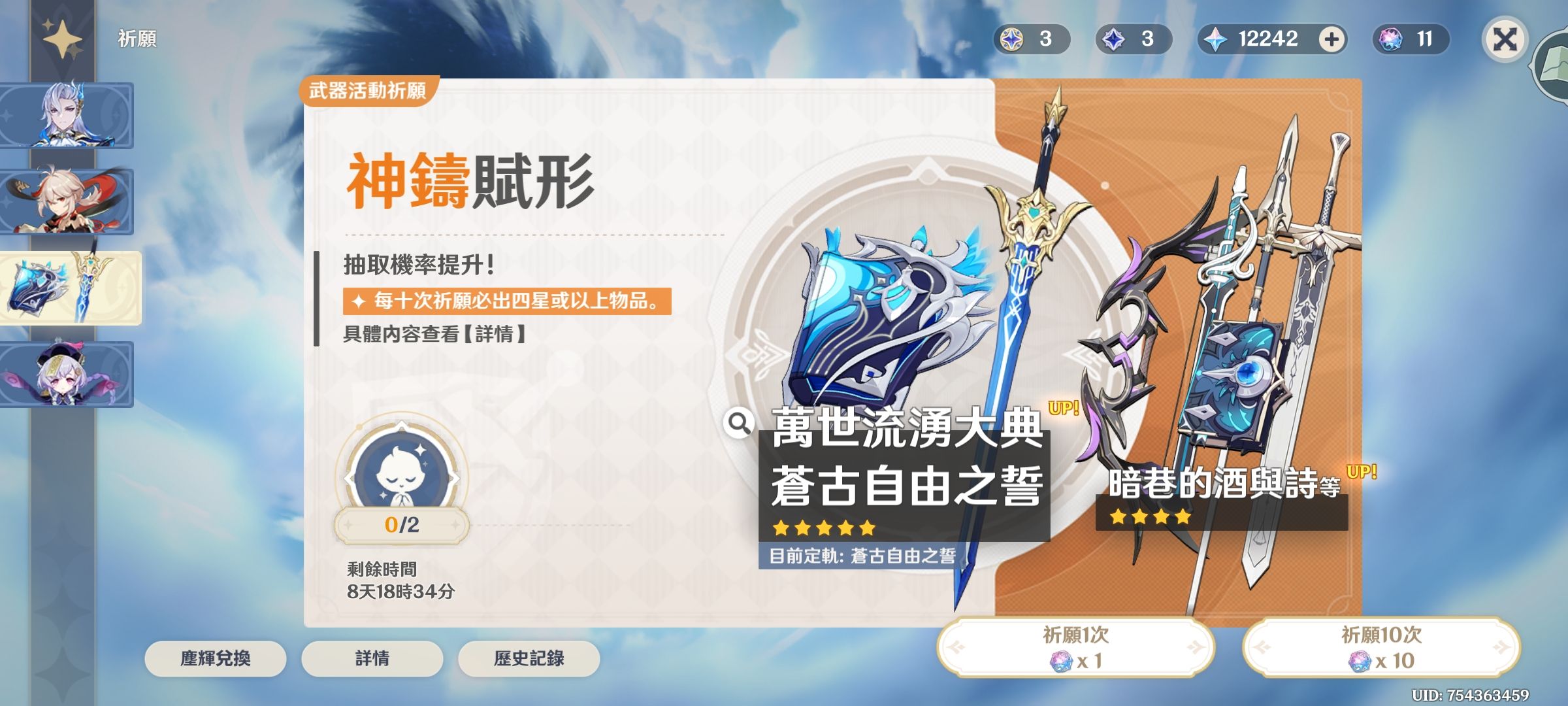Switch to the Kazuha character event banner
Screen dimensions: 1568x706
click(x=67, y=203)
